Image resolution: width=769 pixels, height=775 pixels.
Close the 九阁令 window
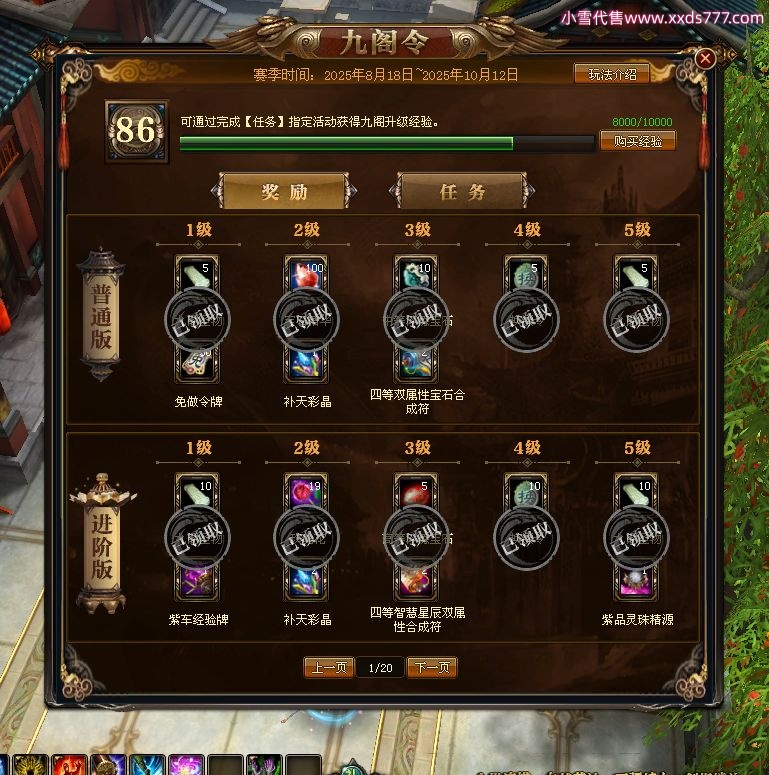tap(705, 59)
